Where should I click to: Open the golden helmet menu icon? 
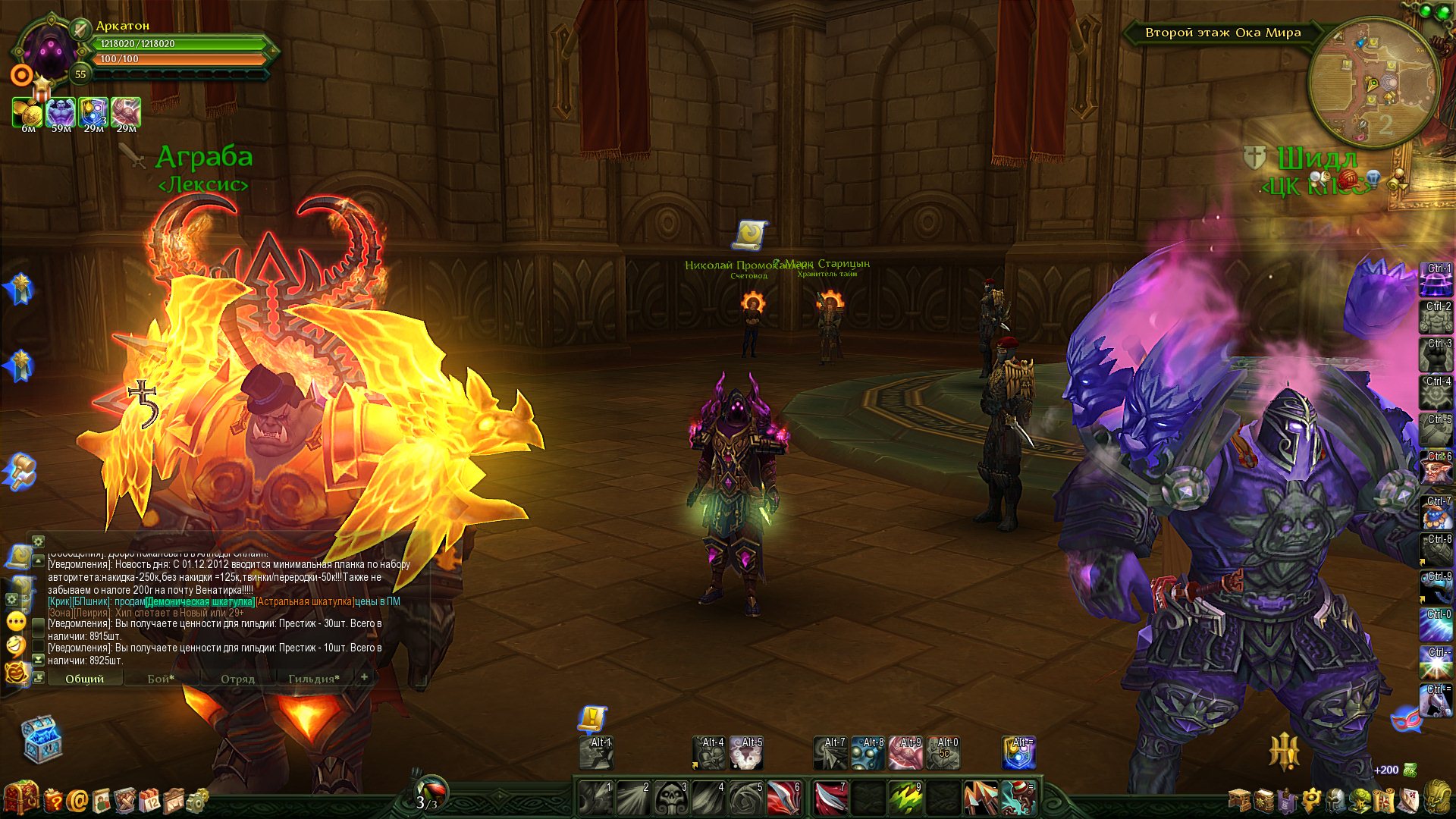pos(1436,799)
